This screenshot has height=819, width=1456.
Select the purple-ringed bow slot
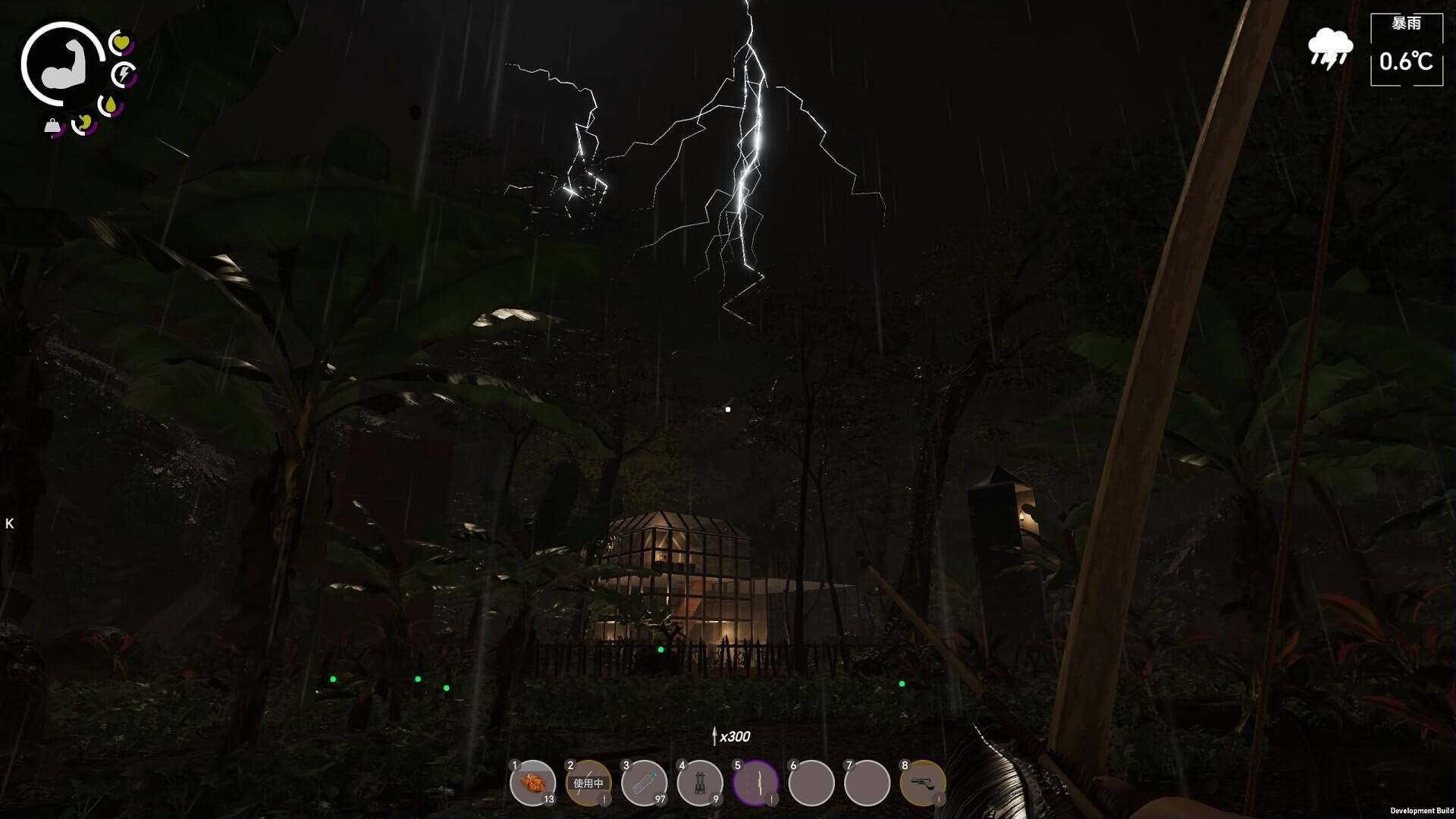tap(756, 783)
